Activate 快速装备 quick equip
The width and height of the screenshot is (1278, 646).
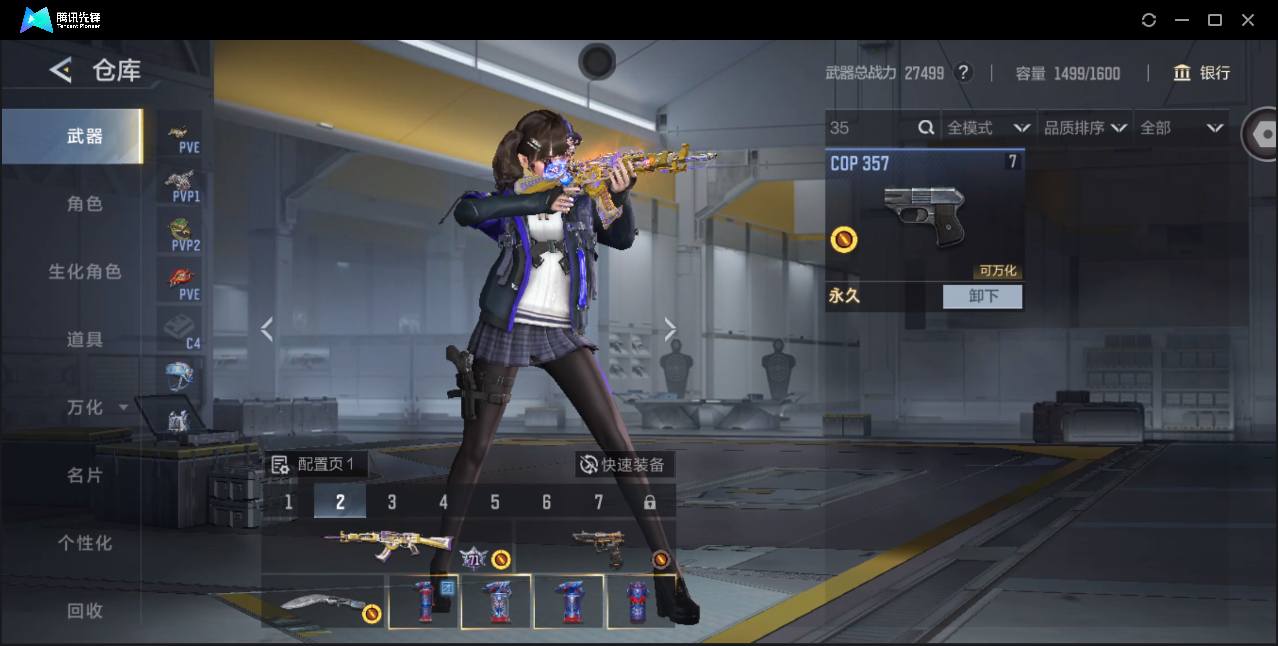coord(625,465)
